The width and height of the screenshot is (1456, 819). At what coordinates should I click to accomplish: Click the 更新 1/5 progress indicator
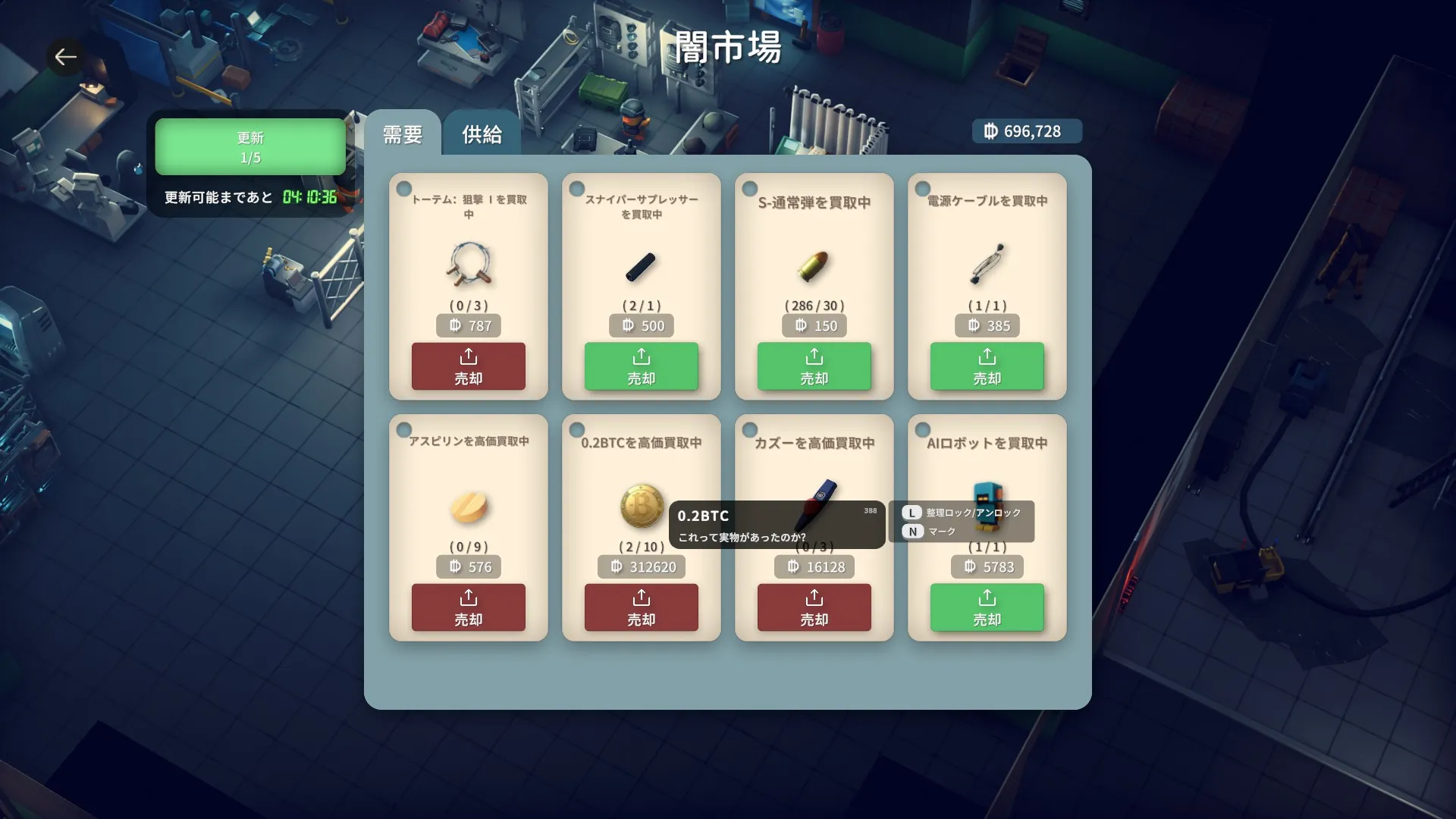(250, 146)
